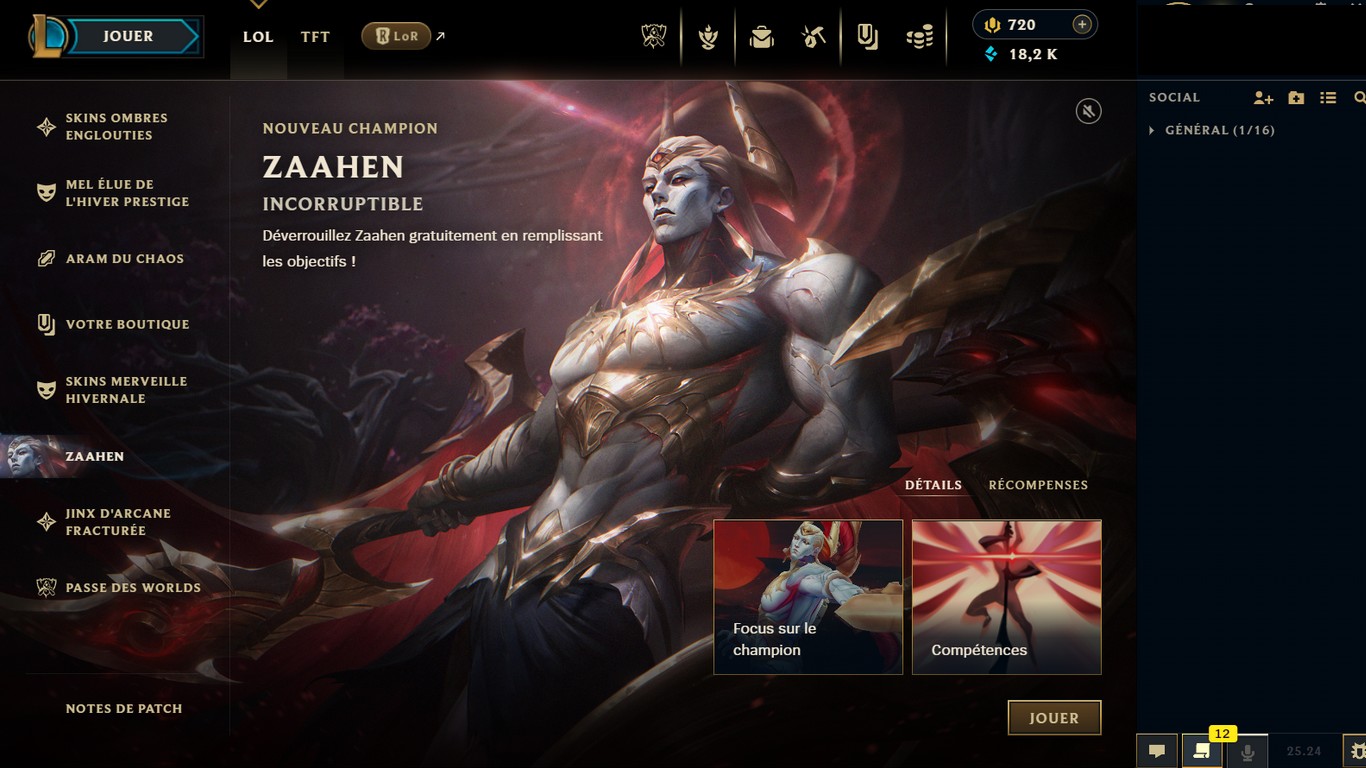The height and width of the screenshot is (768, 1366).
Task: Open Passe des Worlds from the sidebar
Action: tap(133, 588)
